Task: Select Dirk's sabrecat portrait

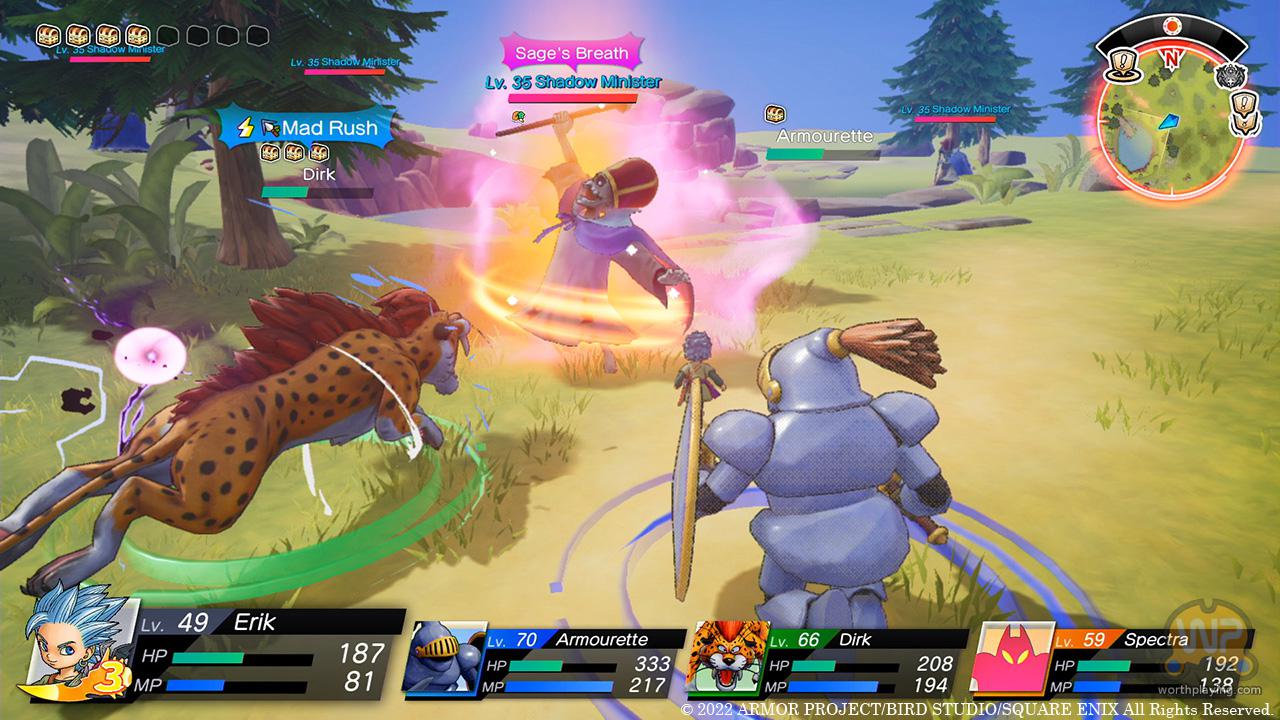Action: [726, 656]
